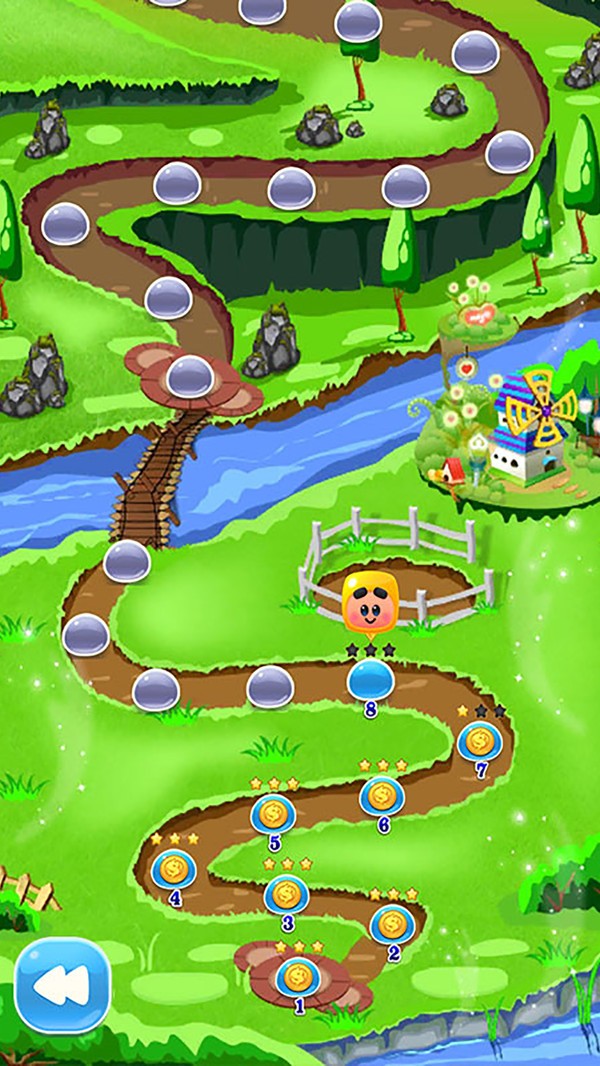Open level 3 coin node
The width and height of the screenshot is (600, 1066).
286,893
